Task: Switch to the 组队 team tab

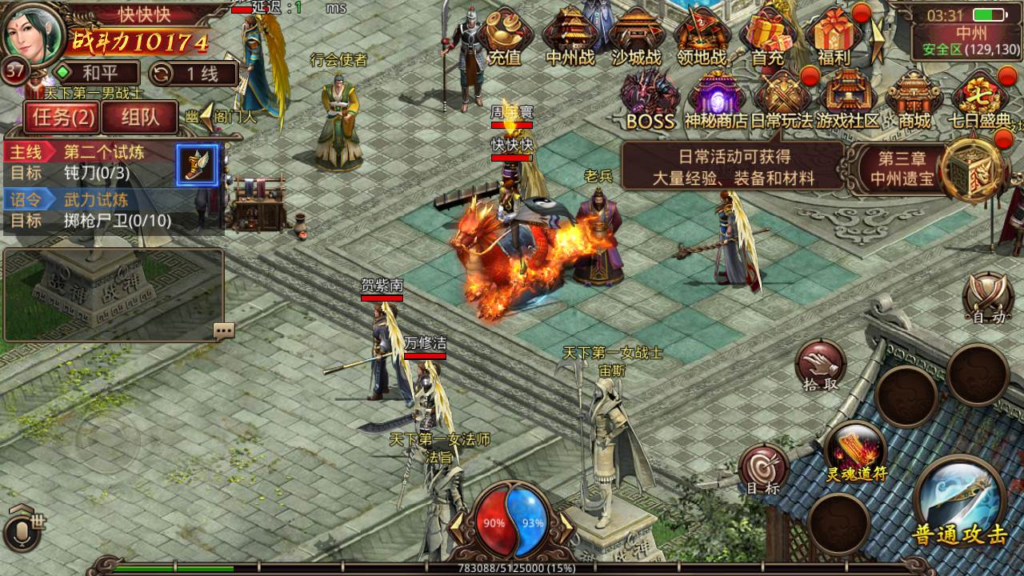Action: [x=140, y=116]
